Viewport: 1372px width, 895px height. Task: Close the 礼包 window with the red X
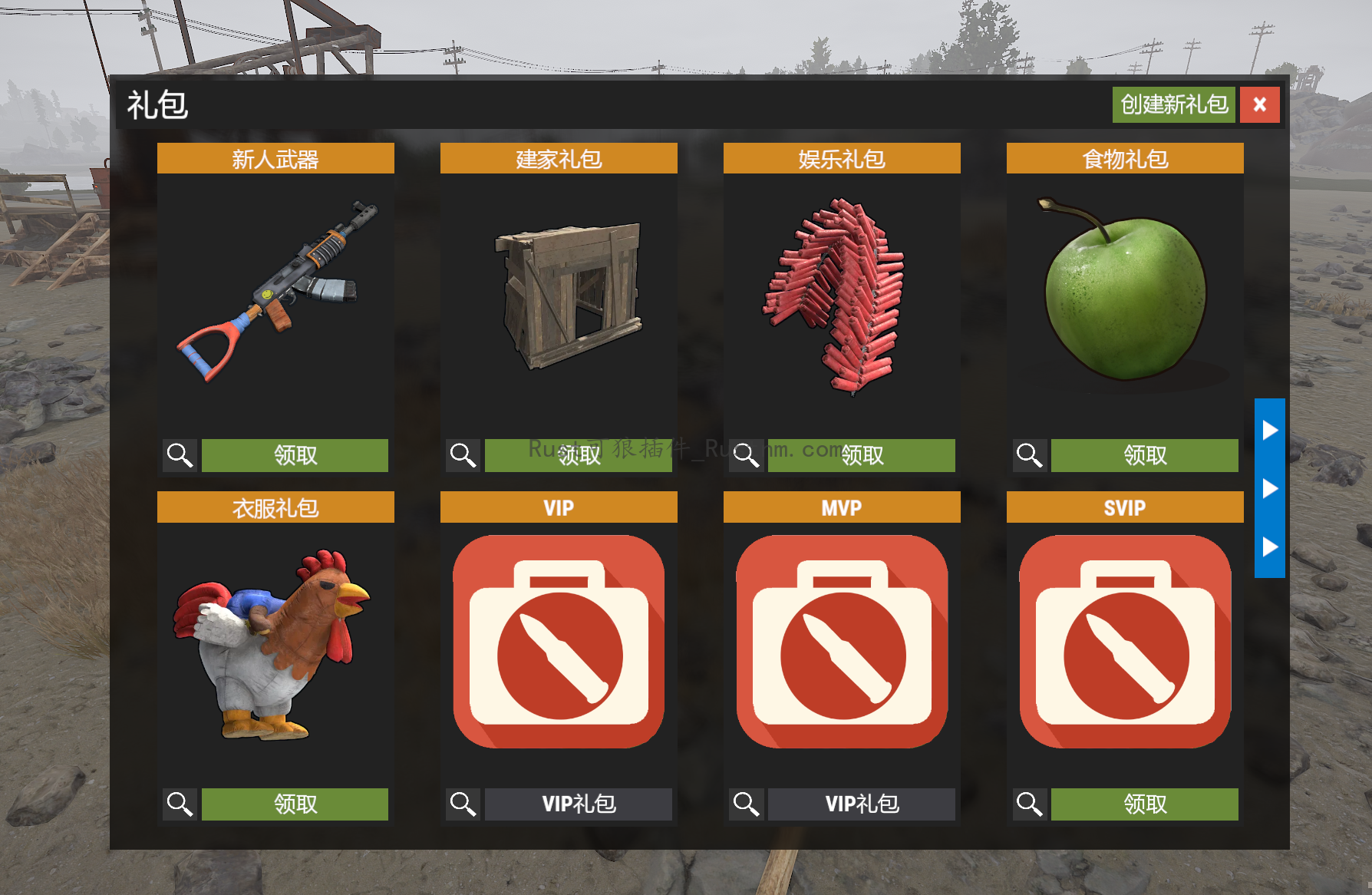click(x=1259, y=105)
